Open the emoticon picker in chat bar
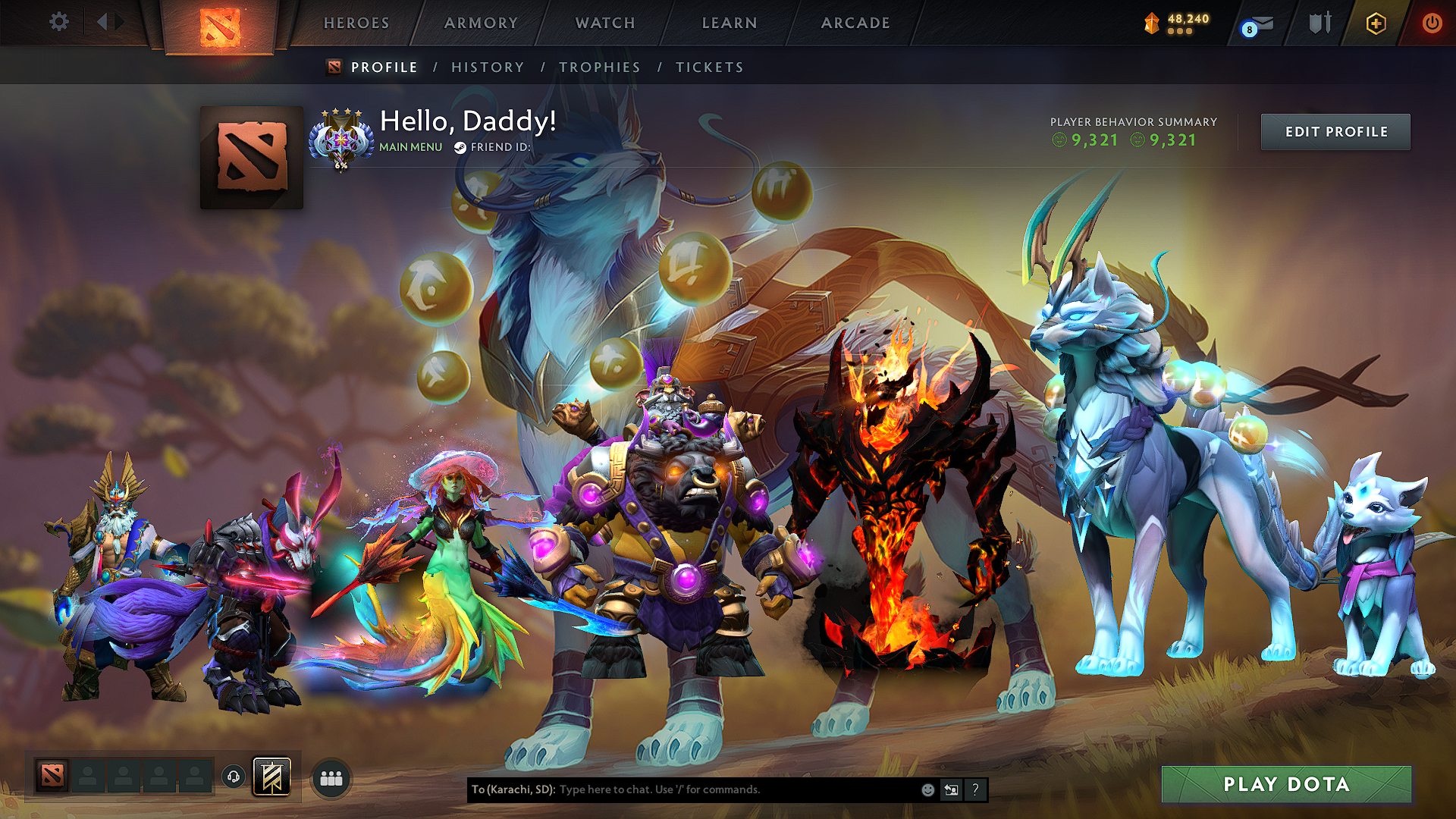1456x819 pixels. [927, 789]
